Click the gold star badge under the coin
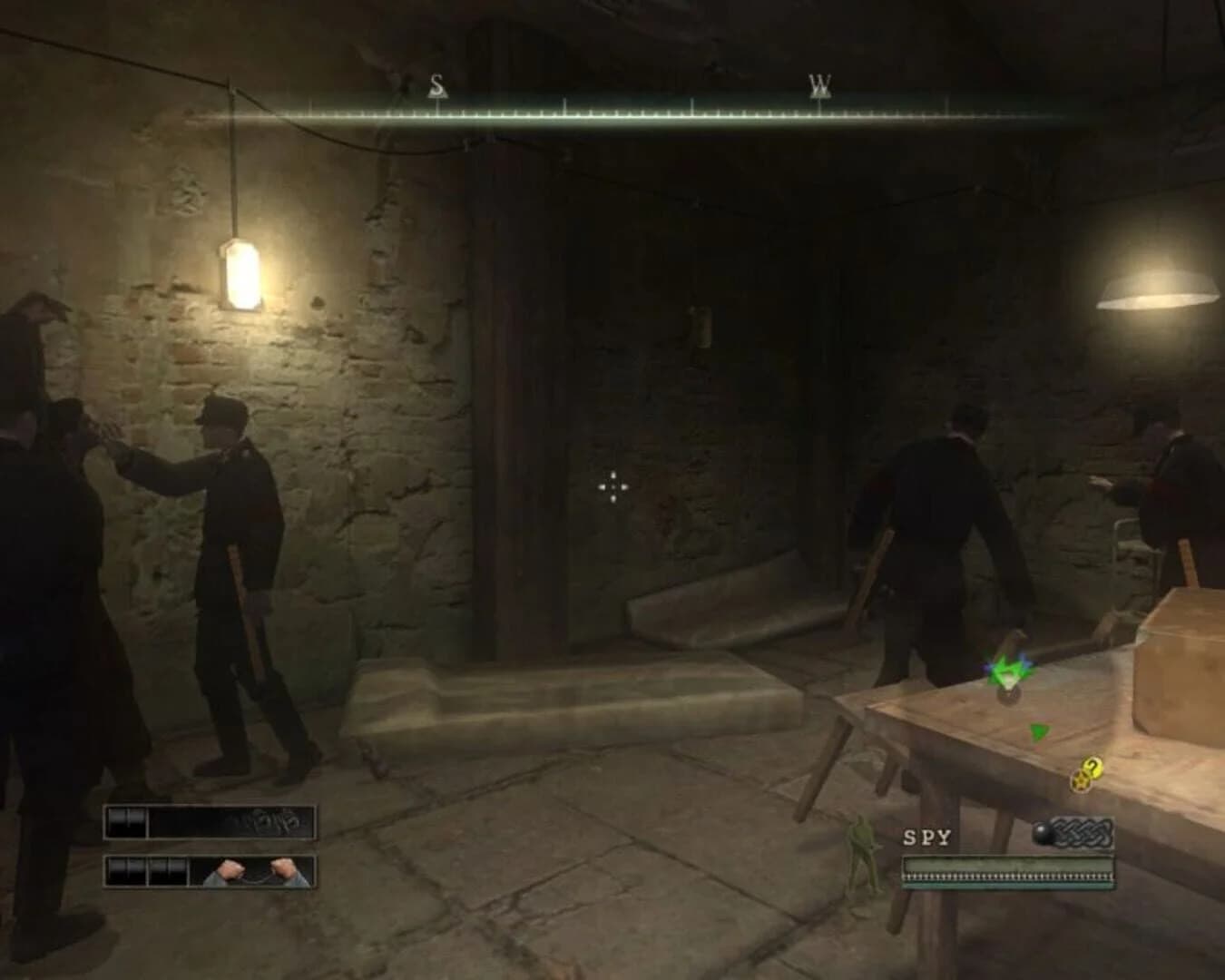Viewport: 1225px width, 980px height. click(x=1081, y=781)
